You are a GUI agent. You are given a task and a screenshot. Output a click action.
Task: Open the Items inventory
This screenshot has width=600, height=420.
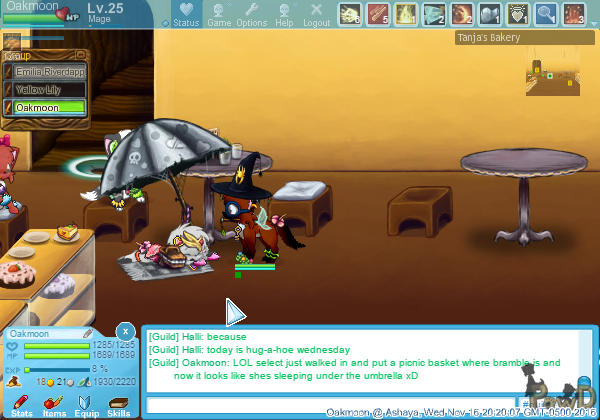point(54,403)
